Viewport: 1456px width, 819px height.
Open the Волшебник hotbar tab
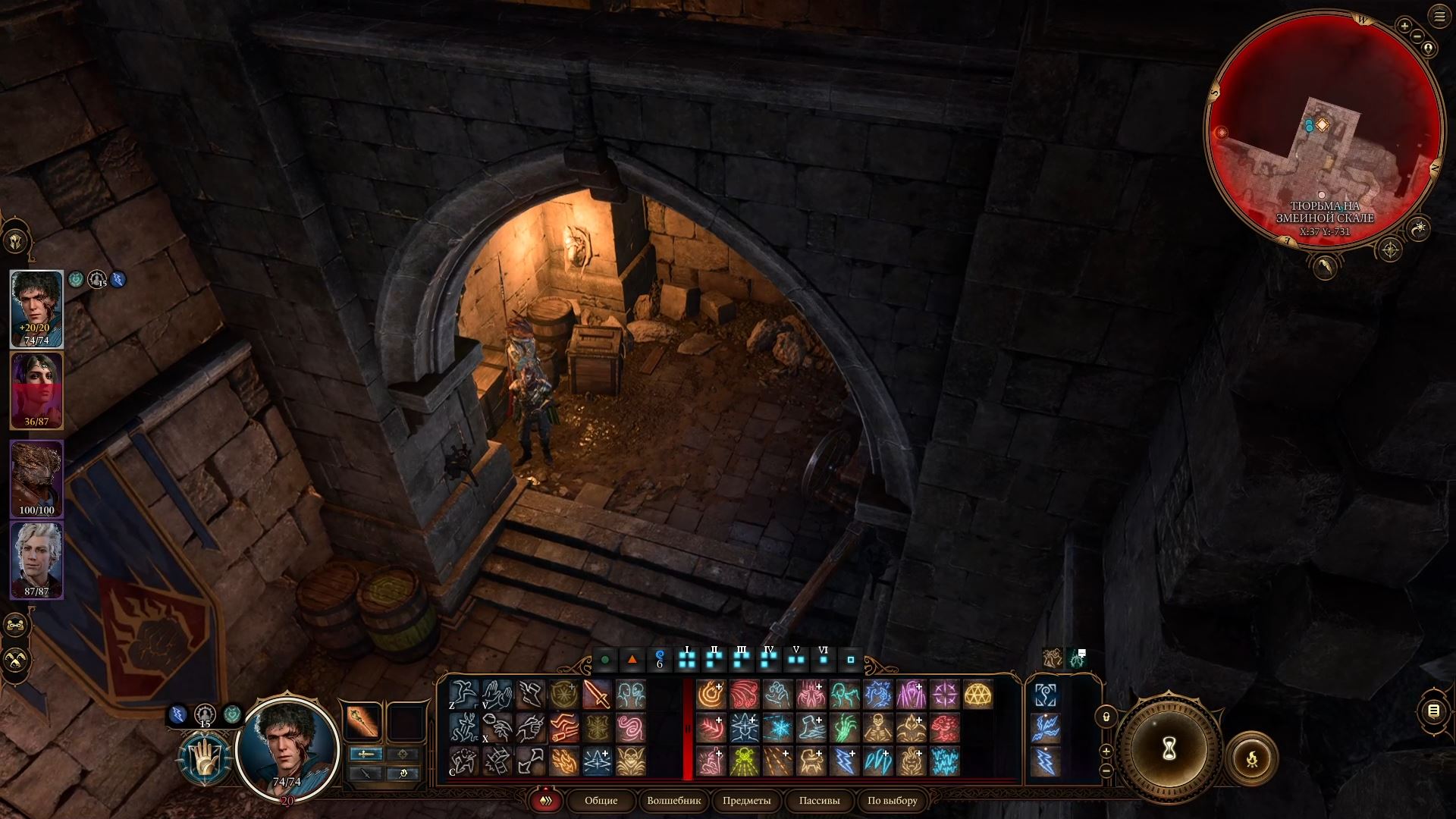pos(673,801)
